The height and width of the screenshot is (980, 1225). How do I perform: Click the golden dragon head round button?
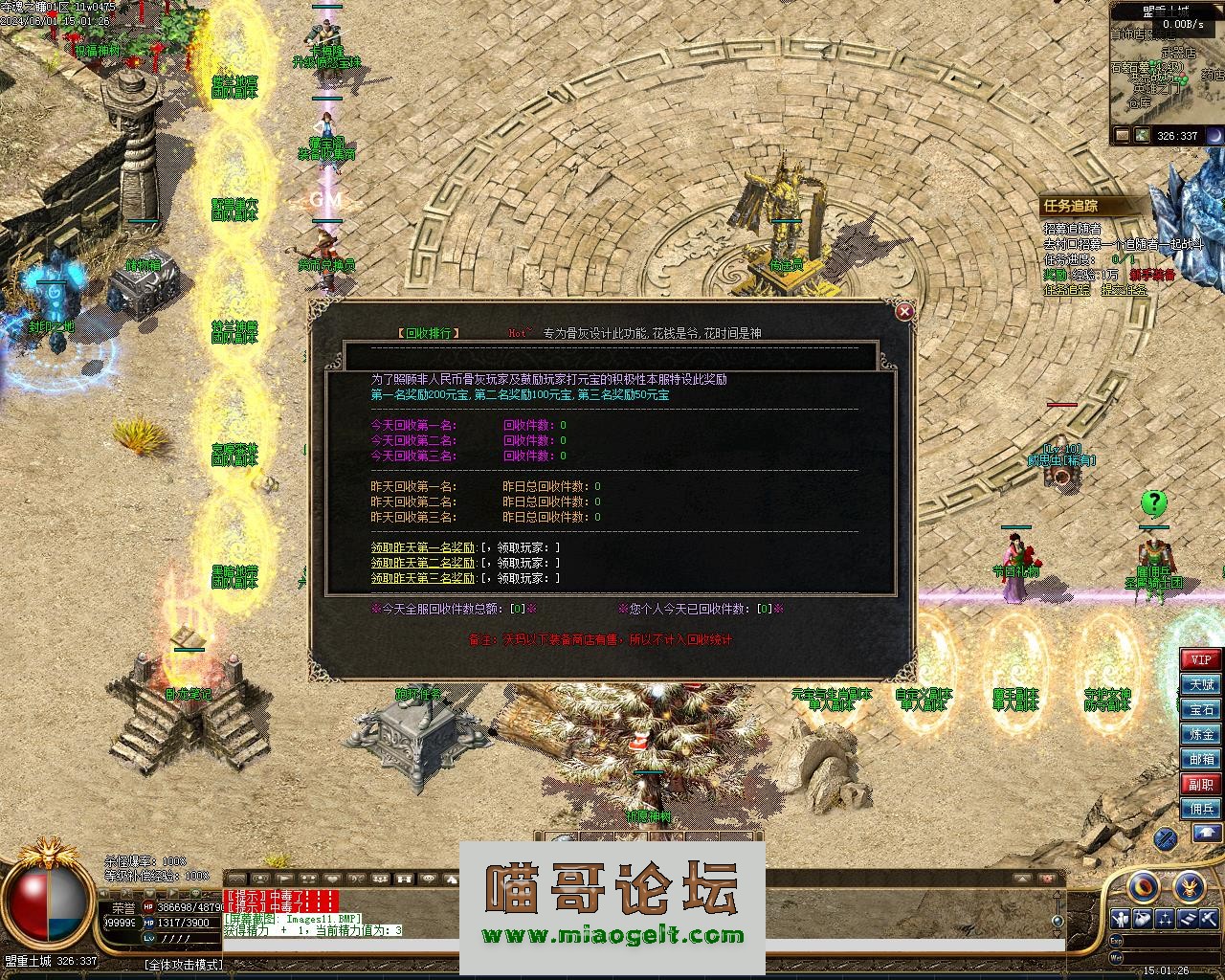(x=1190, y=888)
